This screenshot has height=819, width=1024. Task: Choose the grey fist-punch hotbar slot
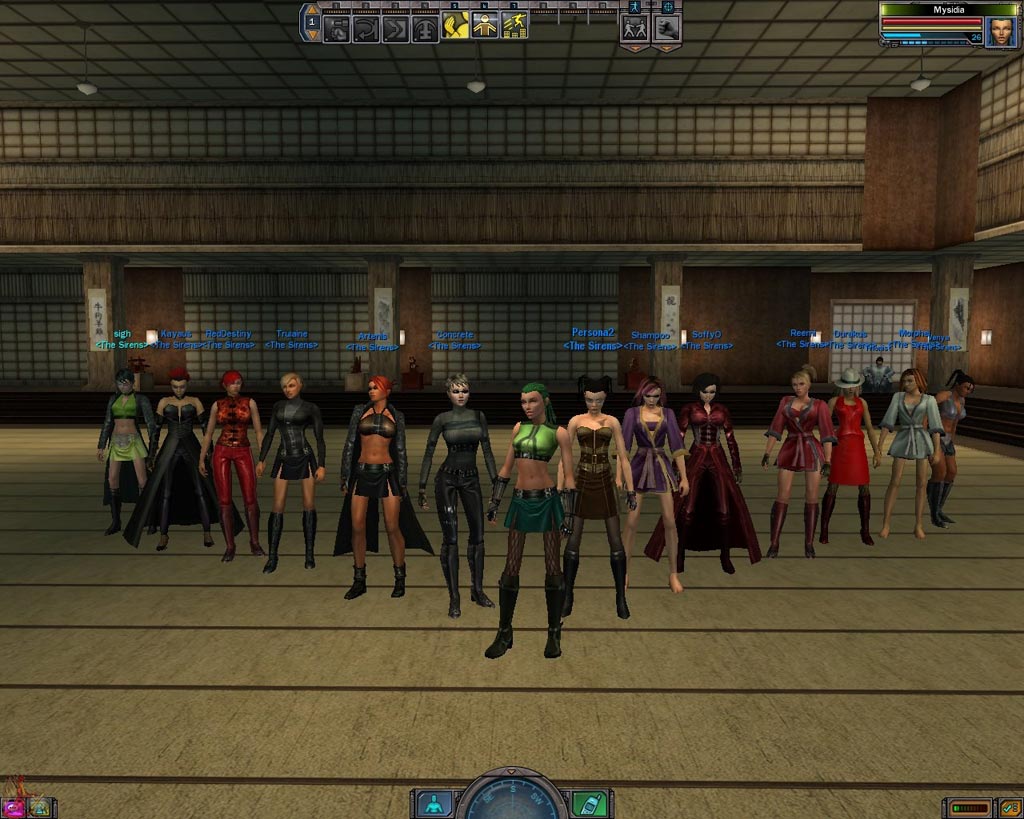(x=337, y=27)
